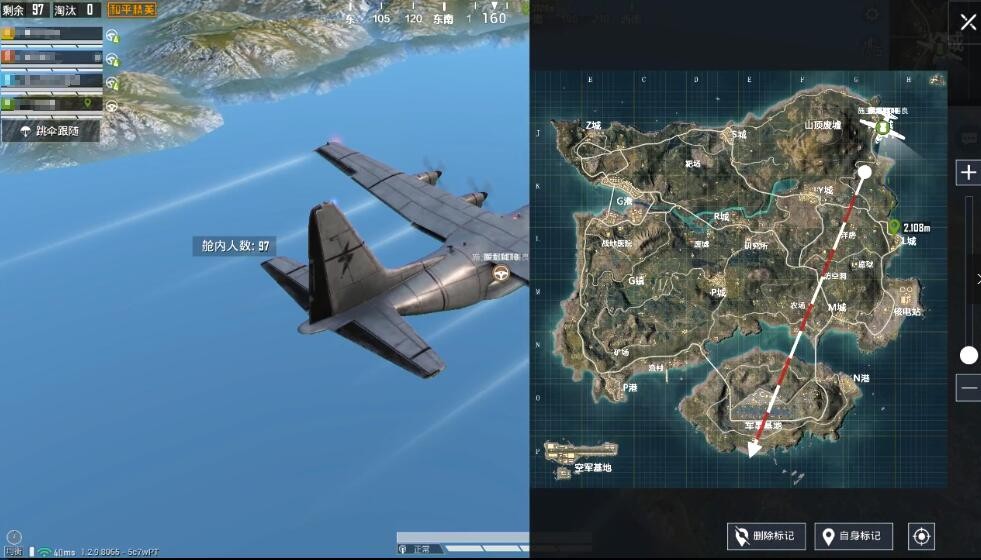Image resolution: width=981 pixels, height=560 pixels.
Task: Tap the parachute follow button (跳伞跟随)
Action: pyautogui.click(x=51, y=130)
